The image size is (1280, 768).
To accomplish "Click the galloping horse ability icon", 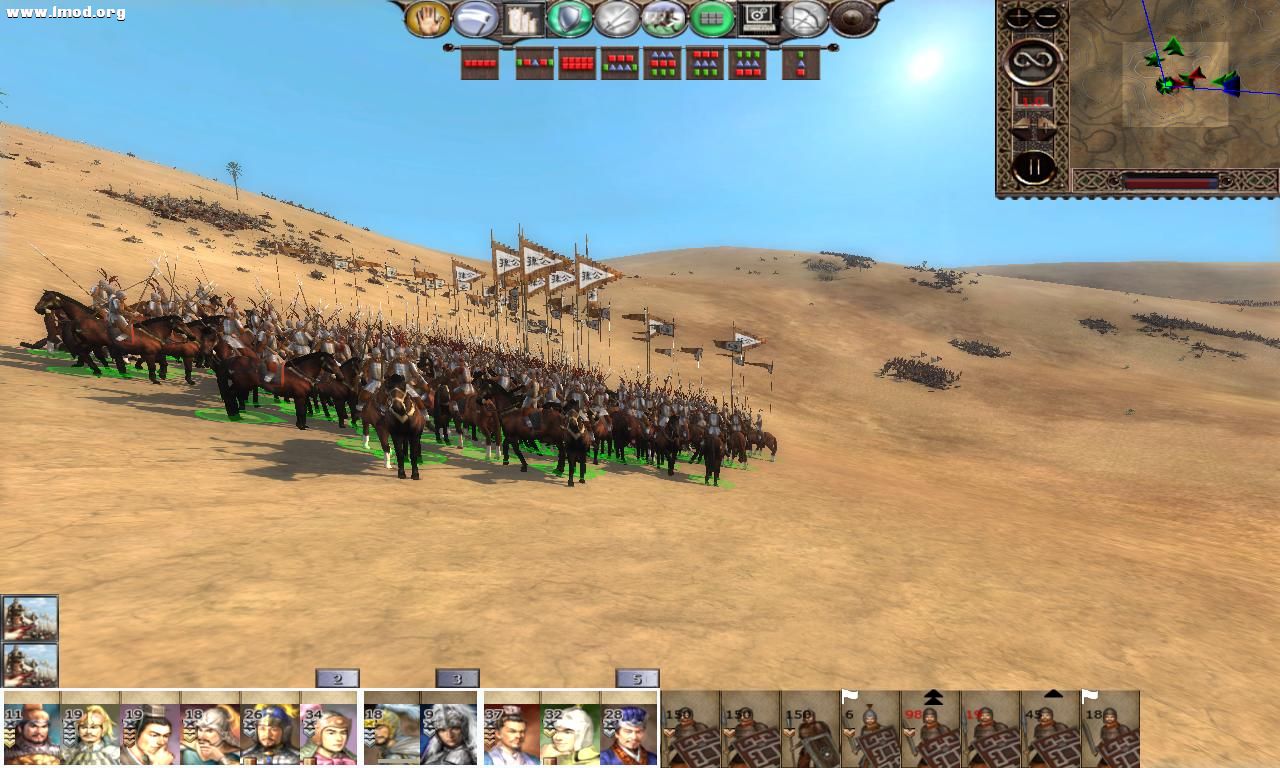I will (x=663, y=18).
